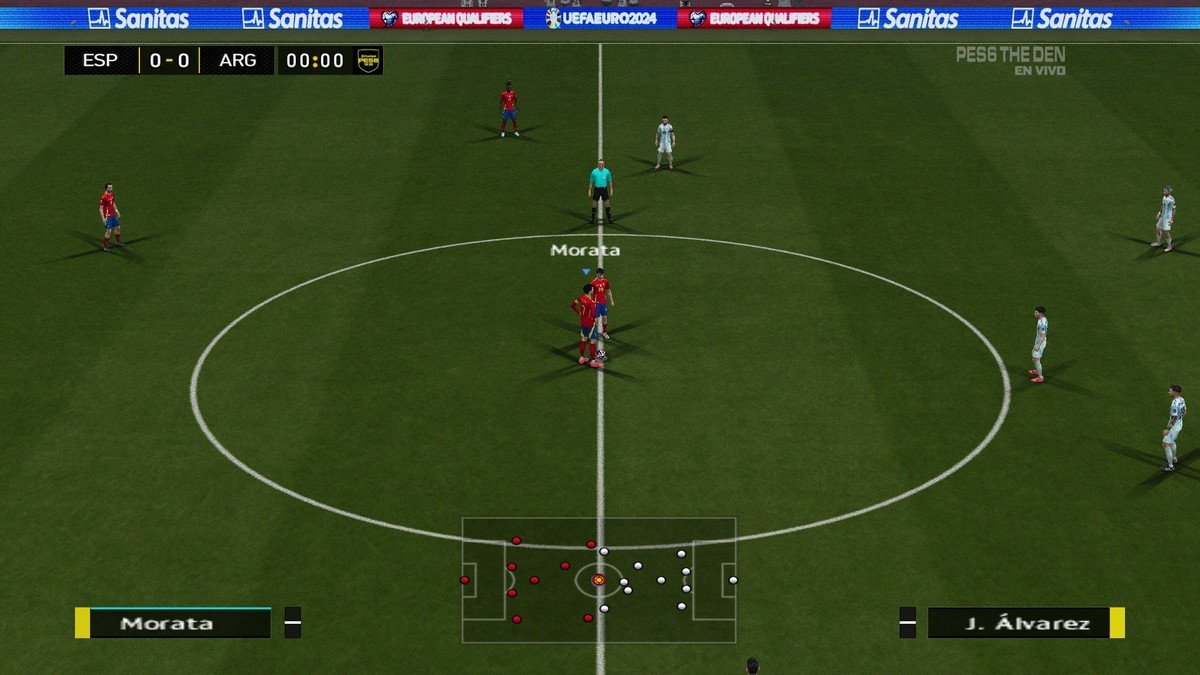Click the PES6 badge on the scoreboard
Image resolution: width=1200 pixels, height=675 pixels.
point(368,61)
